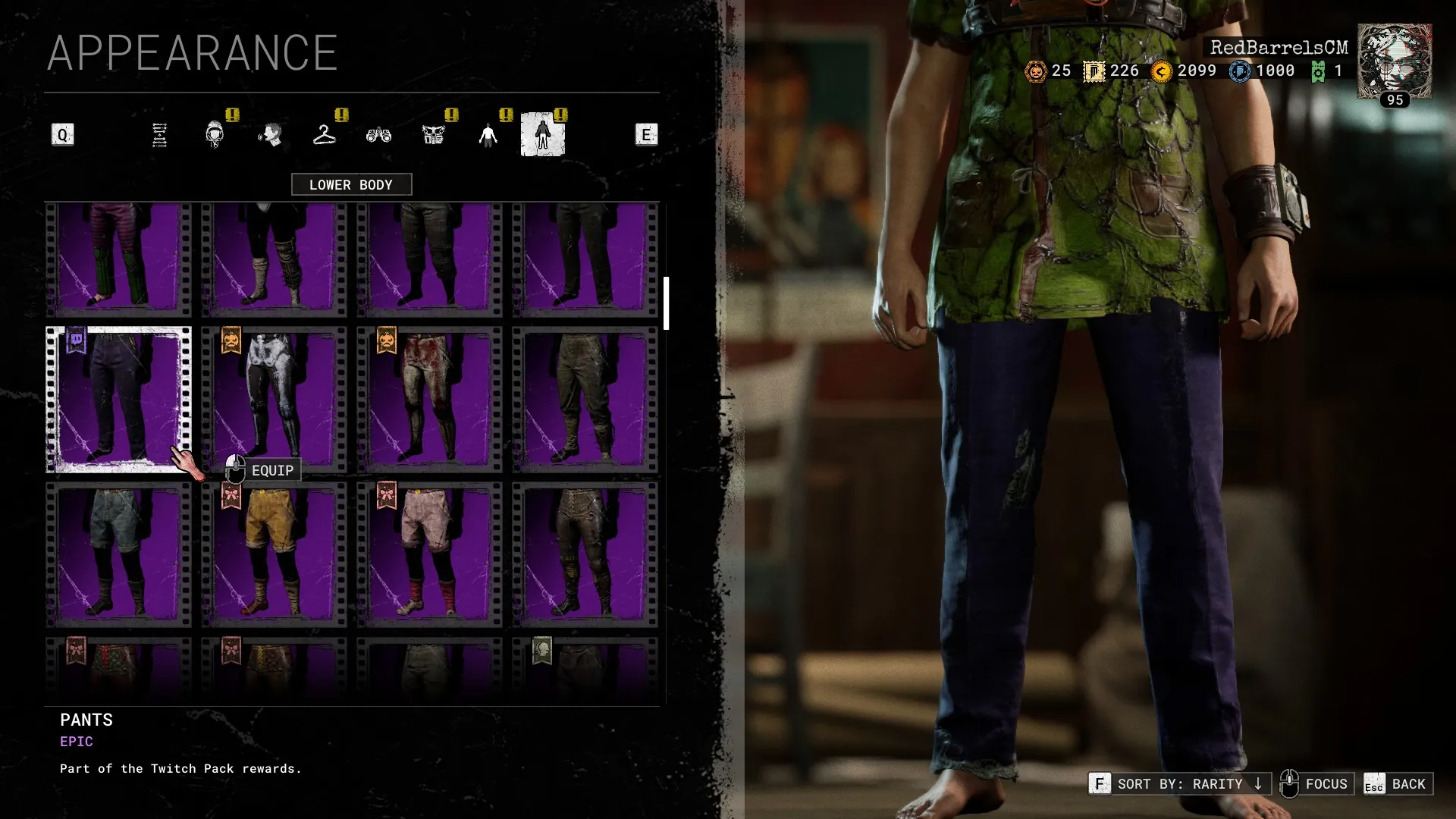Select the pink checkered shorts
This screenshot has width=1456, height=819.
(x=430, y=555)
